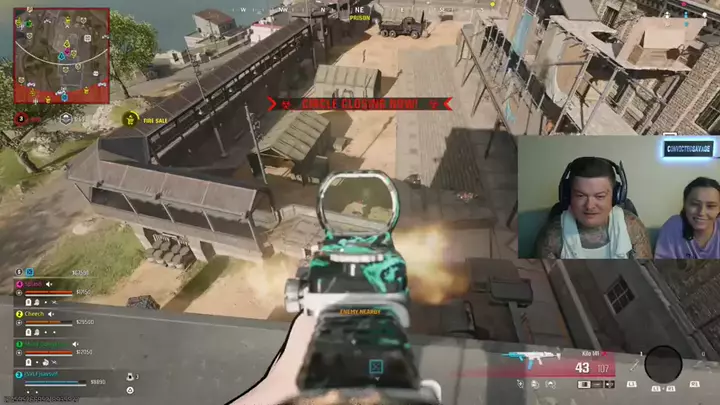Viewport: 720px width, 405px height.
Task: Select squadmate Cheech in the squad list
Action: 36,314
